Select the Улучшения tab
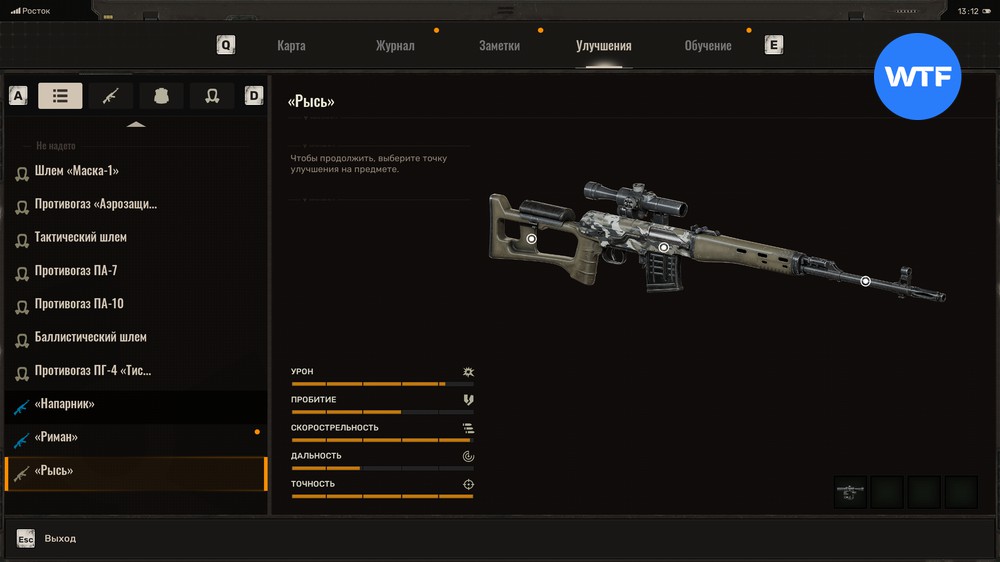The width and height of the screenshot is (1000, 562). (x=603, y=46)
